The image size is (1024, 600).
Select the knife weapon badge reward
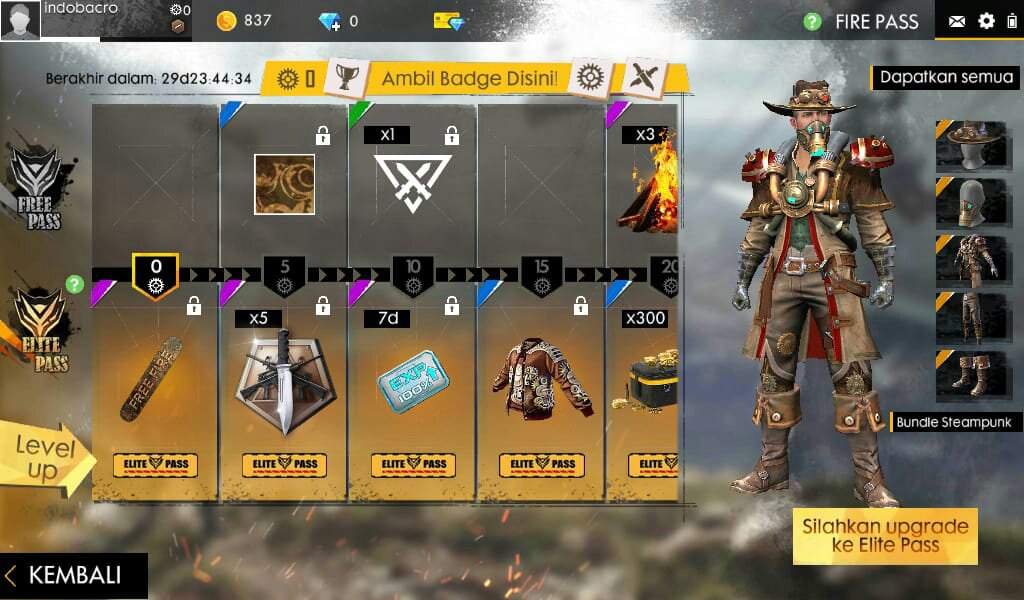(x=284, y=380)
